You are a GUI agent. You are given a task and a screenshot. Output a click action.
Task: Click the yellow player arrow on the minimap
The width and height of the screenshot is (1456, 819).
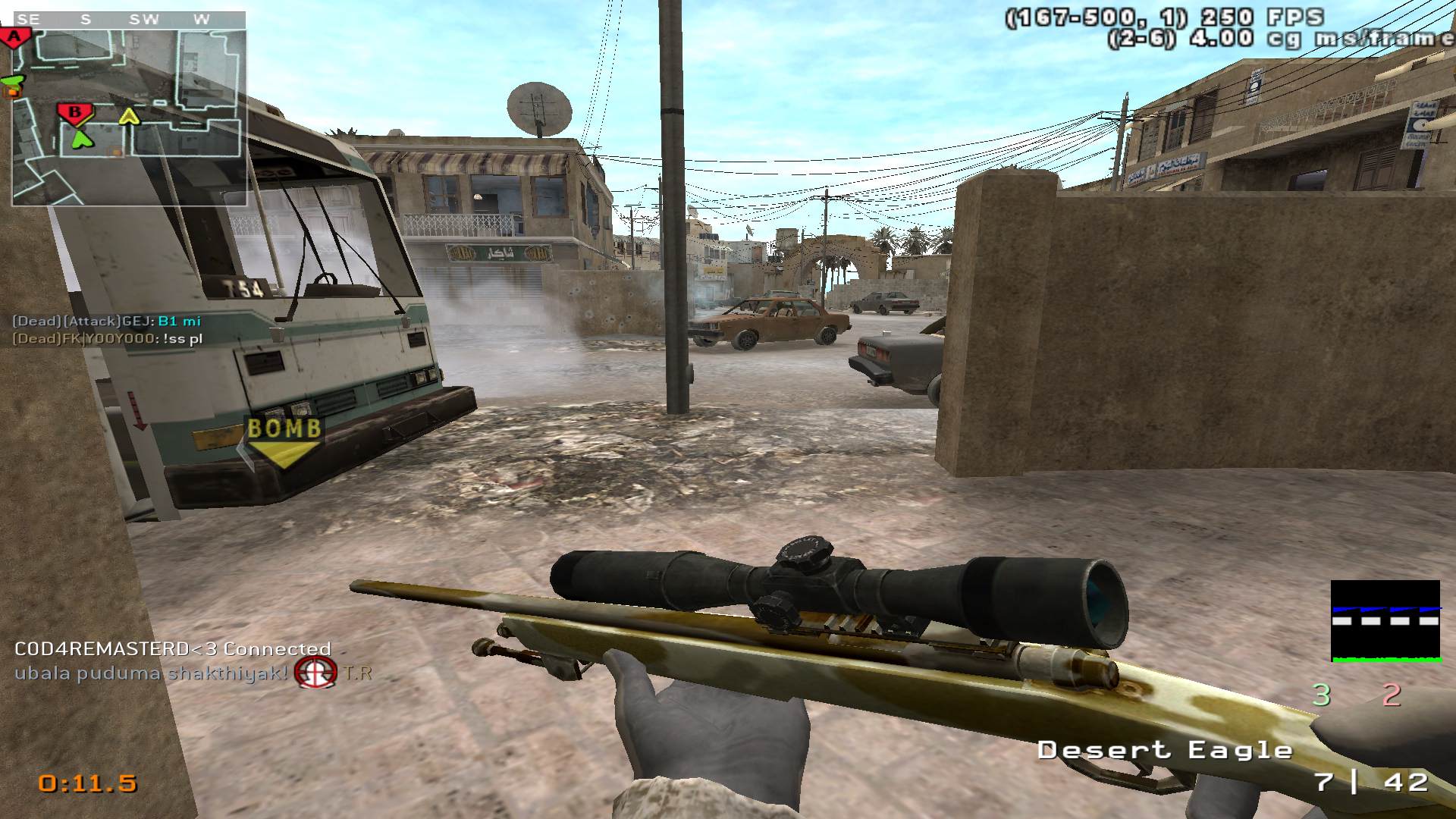tap(130, 116)
